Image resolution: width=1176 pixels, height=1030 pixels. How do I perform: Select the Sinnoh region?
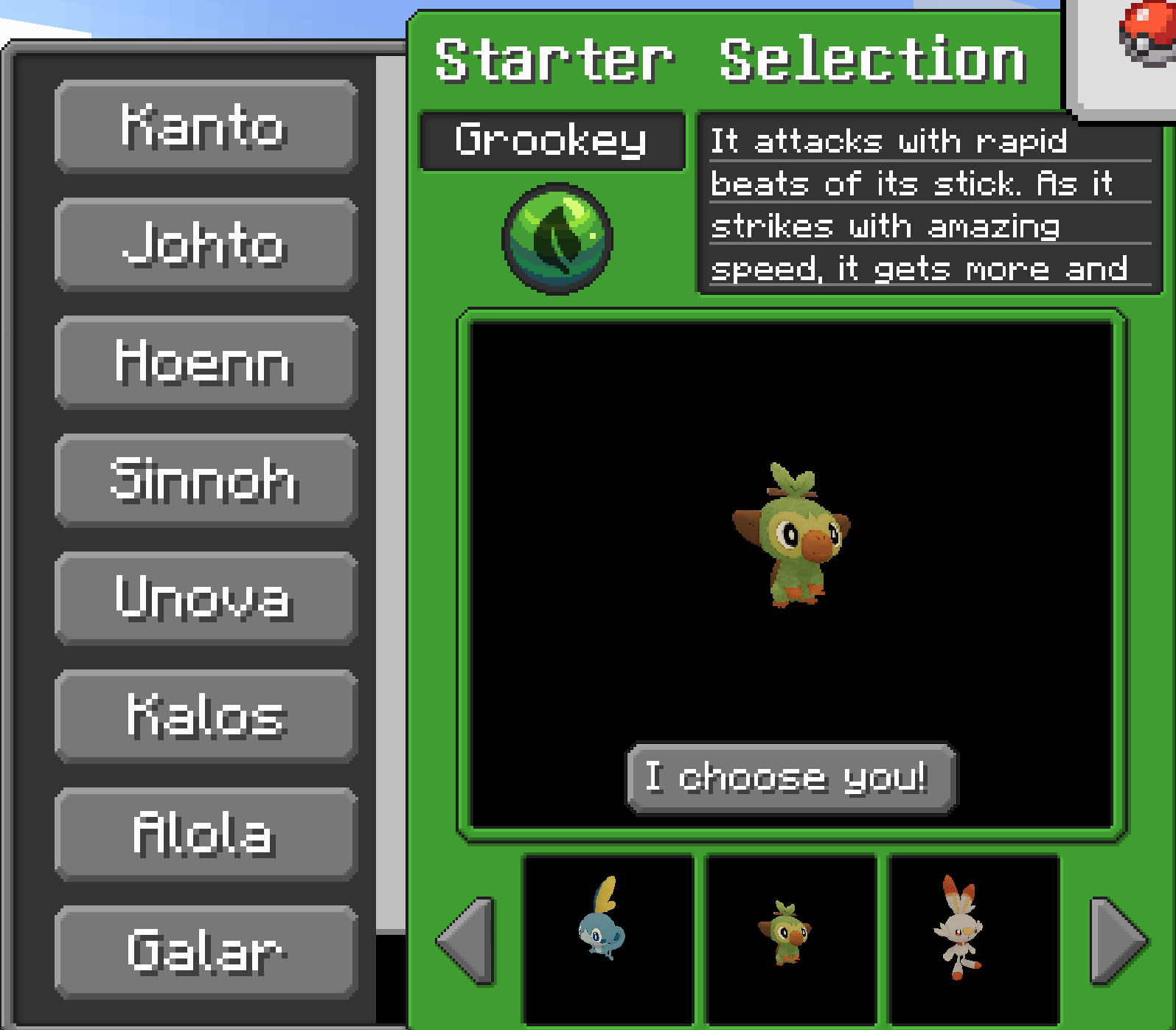point(204,481)
